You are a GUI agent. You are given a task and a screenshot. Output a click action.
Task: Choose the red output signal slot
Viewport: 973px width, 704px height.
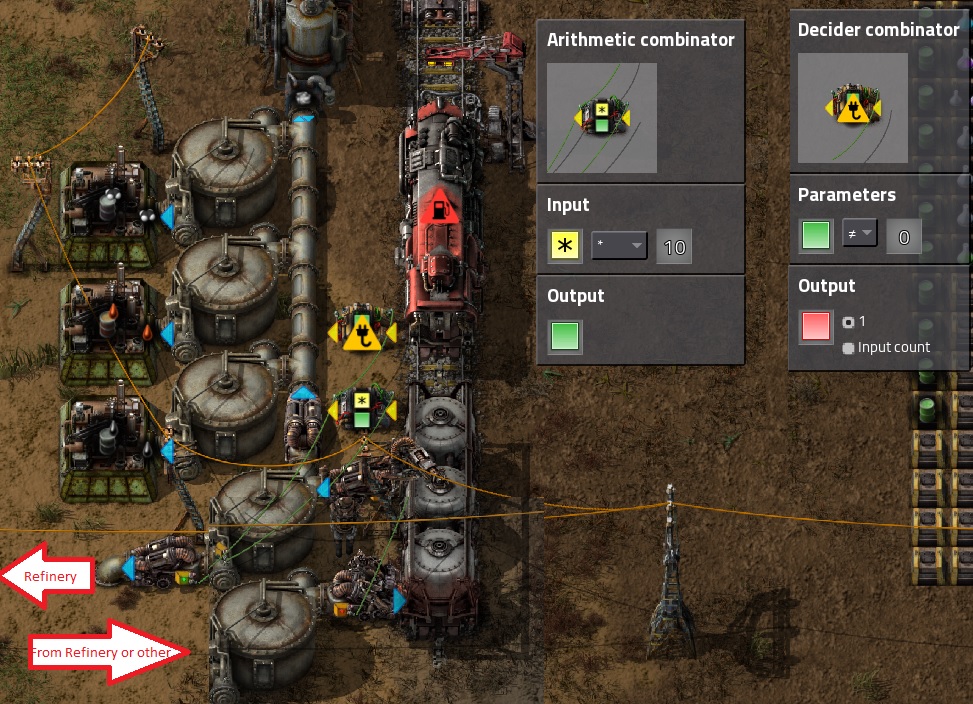coord(816,327)
